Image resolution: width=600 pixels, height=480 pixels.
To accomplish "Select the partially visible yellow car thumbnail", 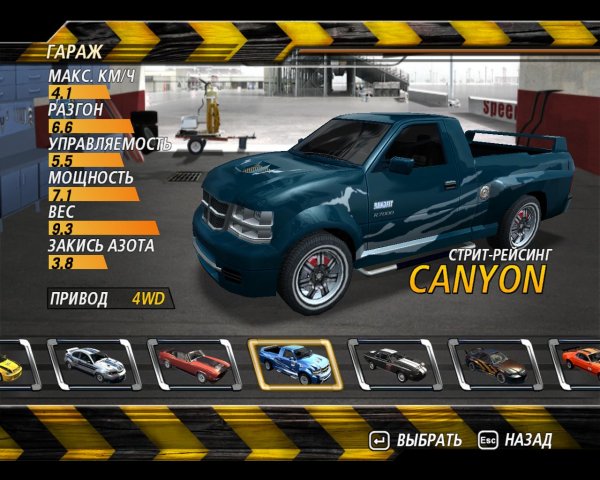I will point(12,366).
